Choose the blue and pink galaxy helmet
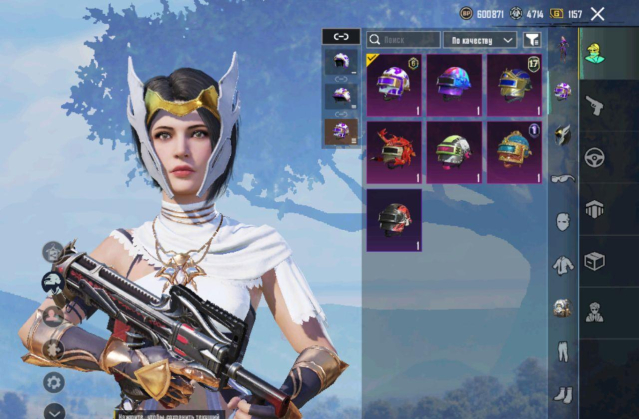Image resolution: width=639 pixels, height=419 pixels. tap(454, 85)
